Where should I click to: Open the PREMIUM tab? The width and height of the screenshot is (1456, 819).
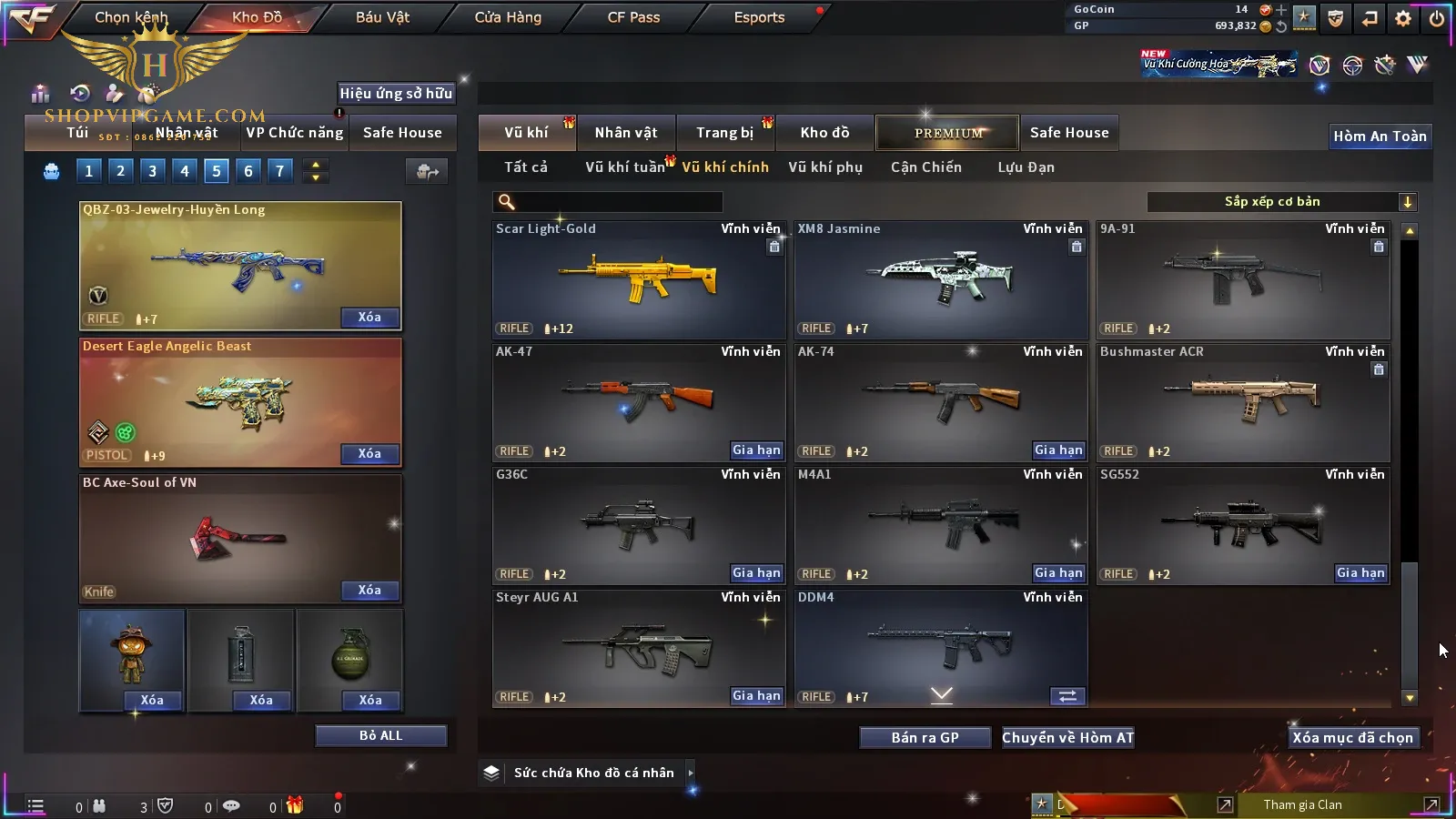pos(948,133)
